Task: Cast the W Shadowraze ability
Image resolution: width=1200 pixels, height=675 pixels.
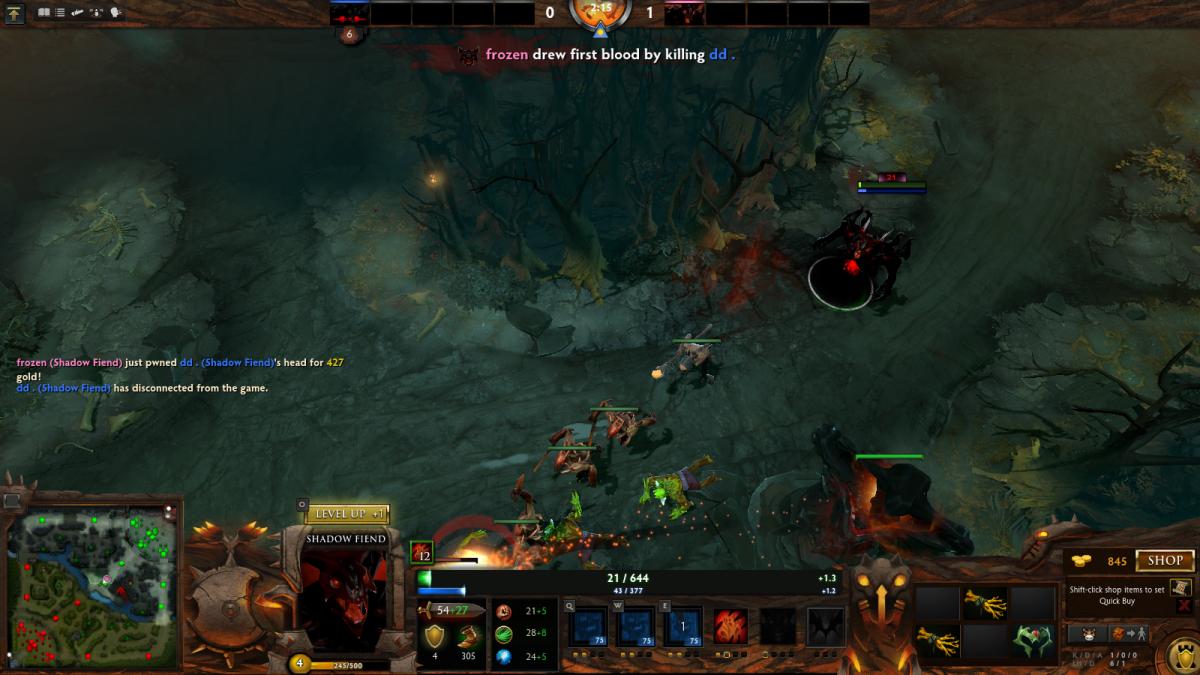Action: pos(634,627)
